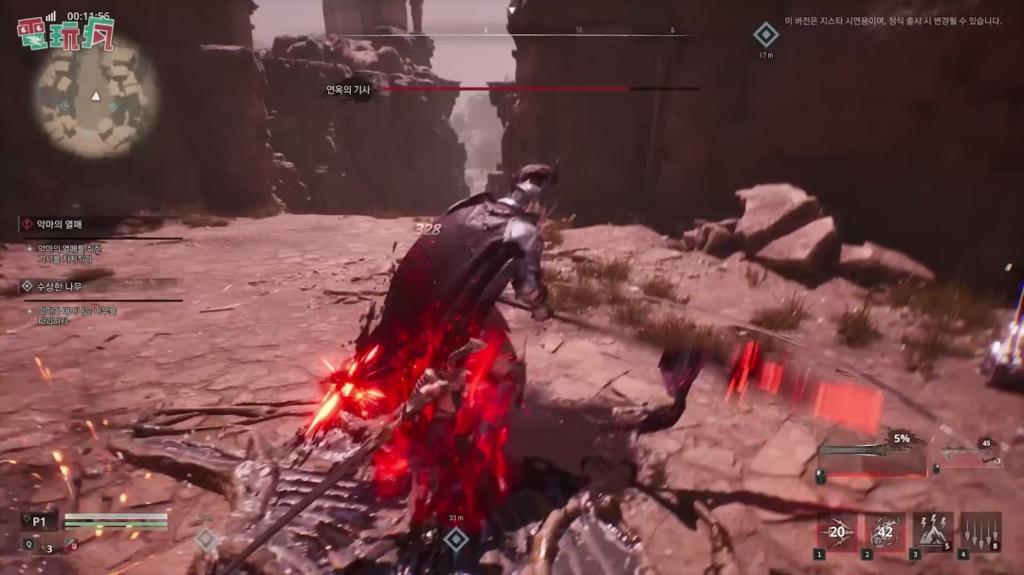
Task: Use the skill showing cooldown 42
Action: click(884, 532)
